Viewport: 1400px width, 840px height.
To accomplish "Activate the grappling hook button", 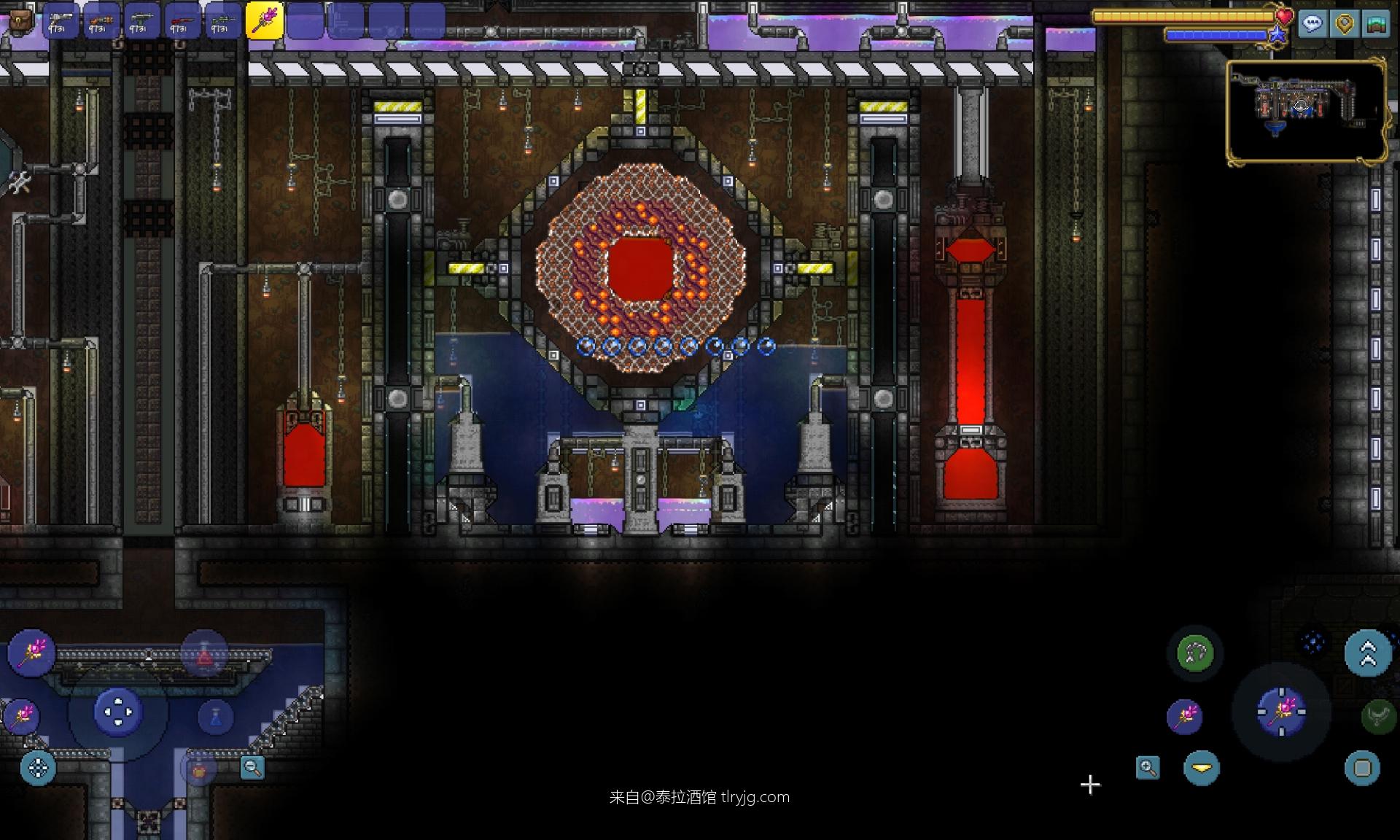I will pyautogui.click(x=1194, y=653).
